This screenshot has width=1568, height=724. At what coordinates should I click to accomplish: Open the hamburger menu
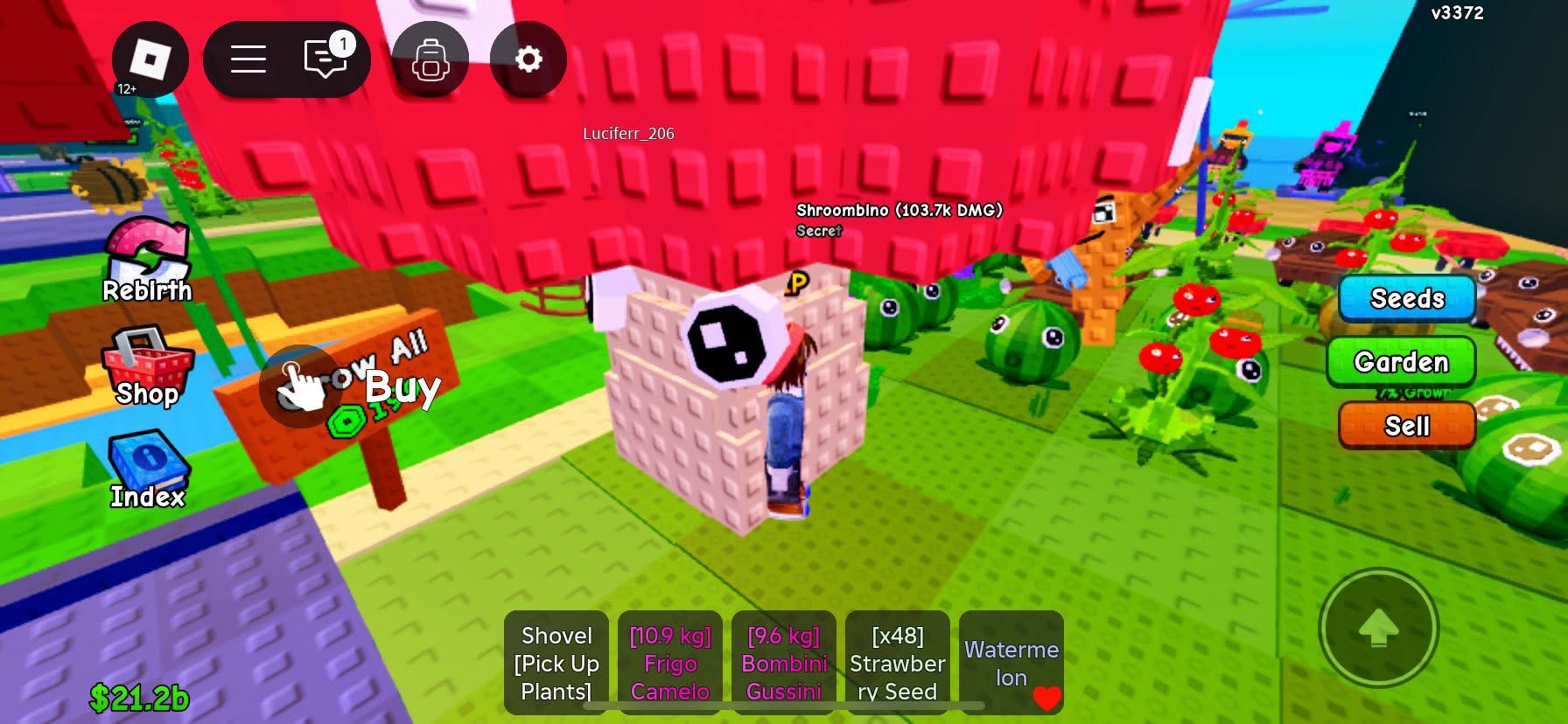(248, 59)
